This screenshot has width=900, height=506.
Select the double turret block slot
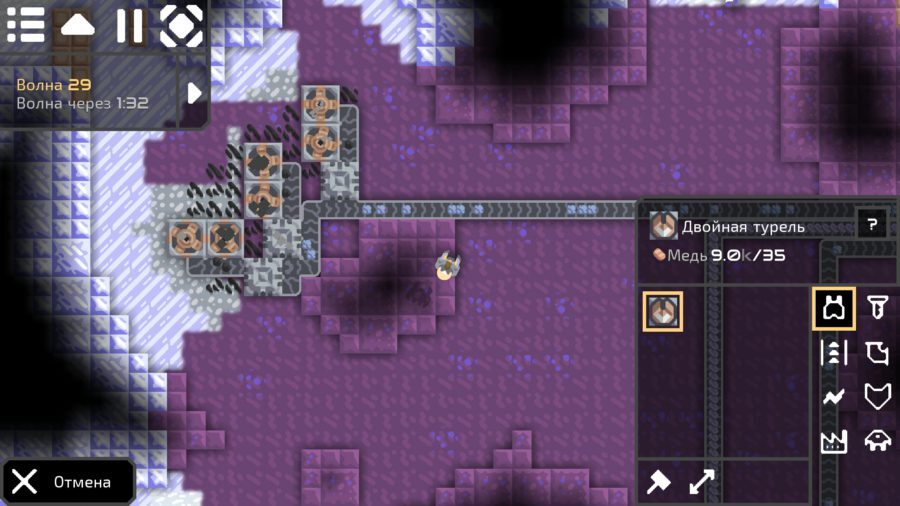point(662,311)
